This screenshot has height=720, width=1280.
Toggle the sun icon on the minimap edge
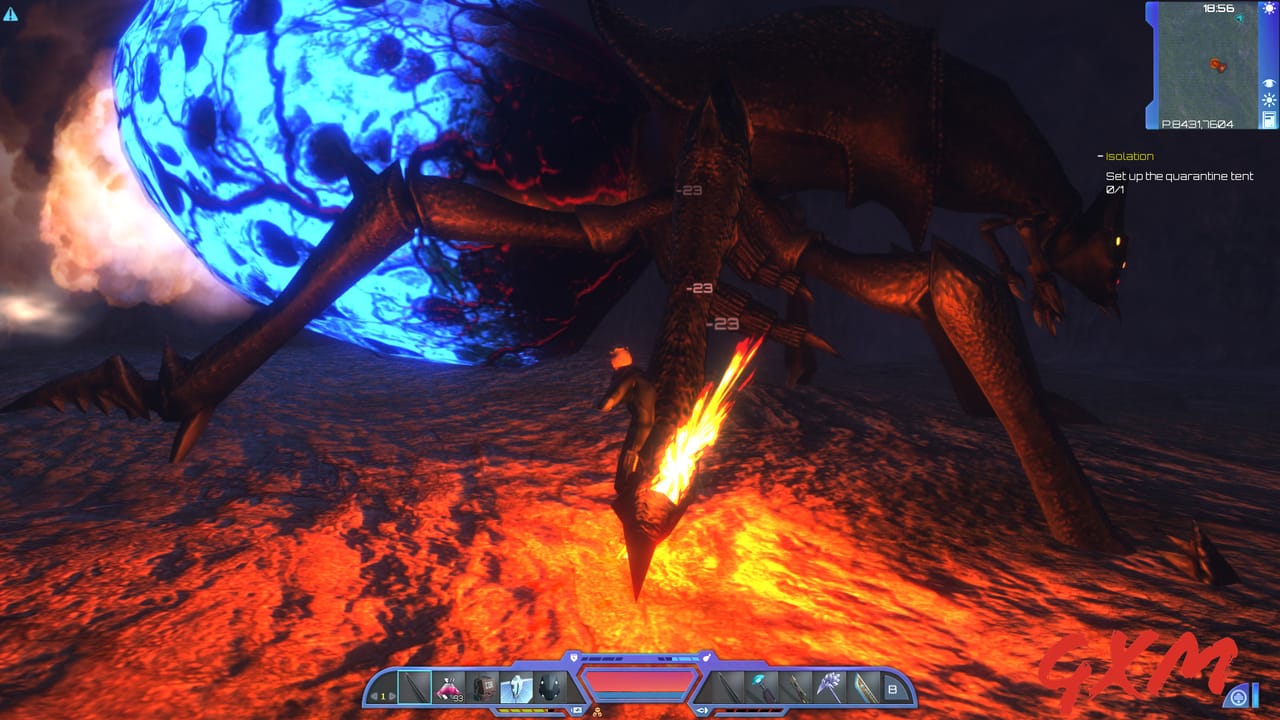point(1268,100)
